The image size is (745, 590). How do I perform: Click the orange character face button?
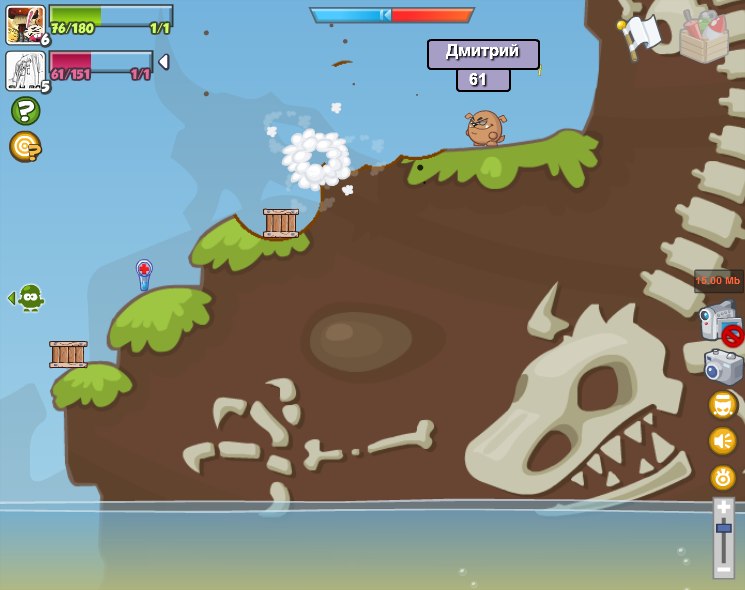(x=723, y=405)
